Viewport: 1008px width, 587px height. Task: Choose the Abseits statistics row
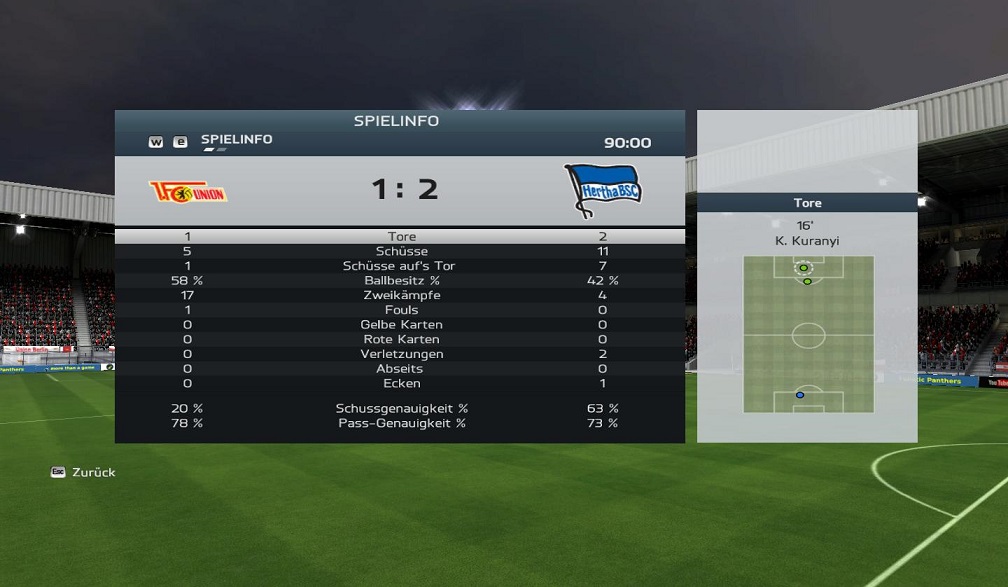click(x=401, y=369)
